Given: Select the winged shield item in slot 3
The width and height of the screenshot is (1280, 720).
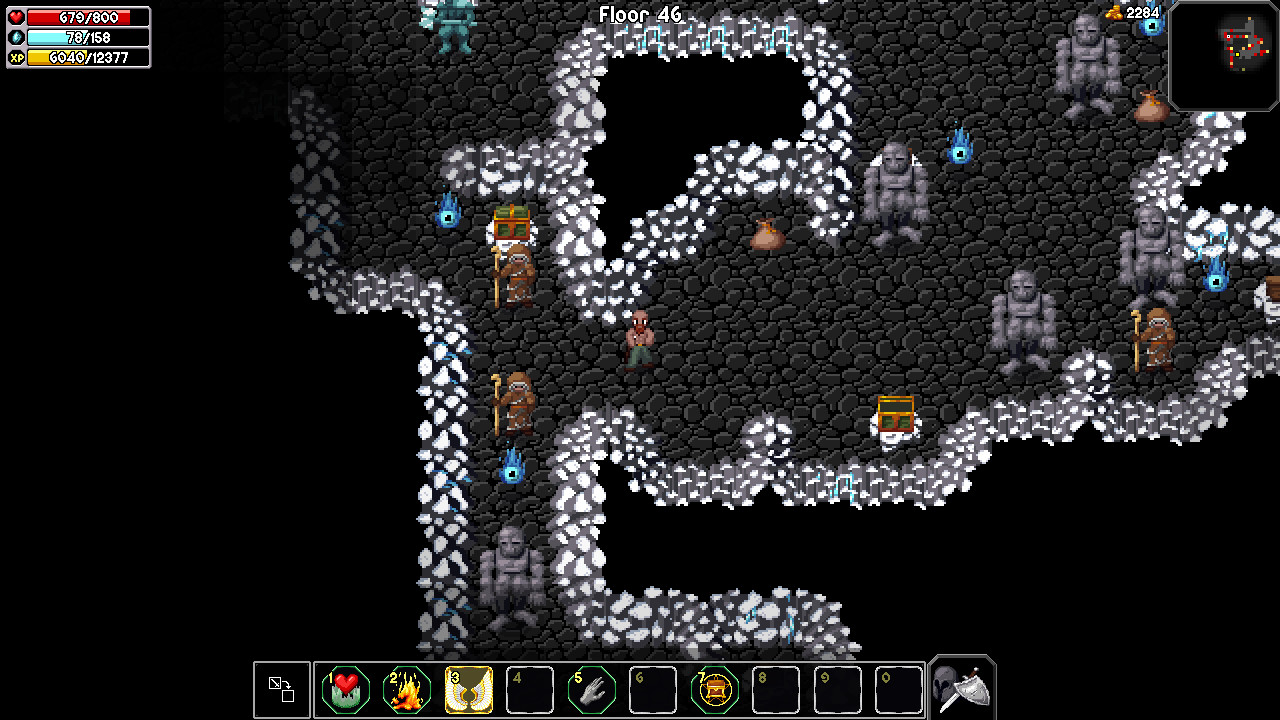Looking at the screenshot, I should (468, 688).
